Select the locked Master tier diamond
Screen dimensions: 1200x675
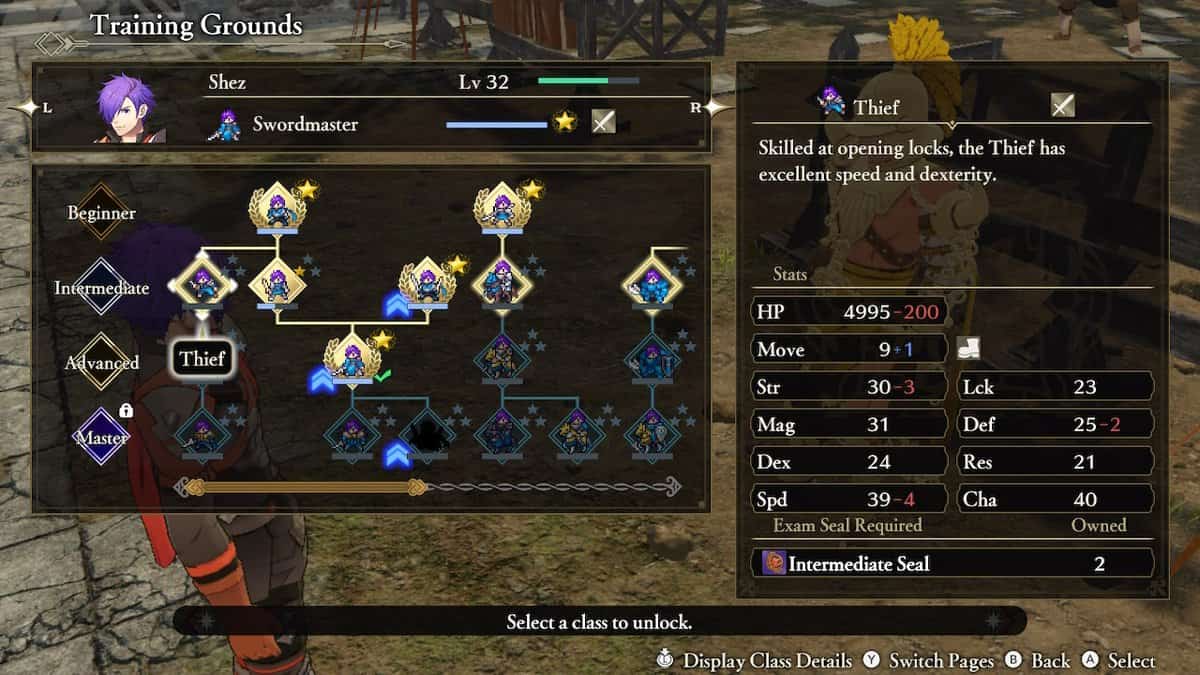pyautogui.click(x=101, y=438)
